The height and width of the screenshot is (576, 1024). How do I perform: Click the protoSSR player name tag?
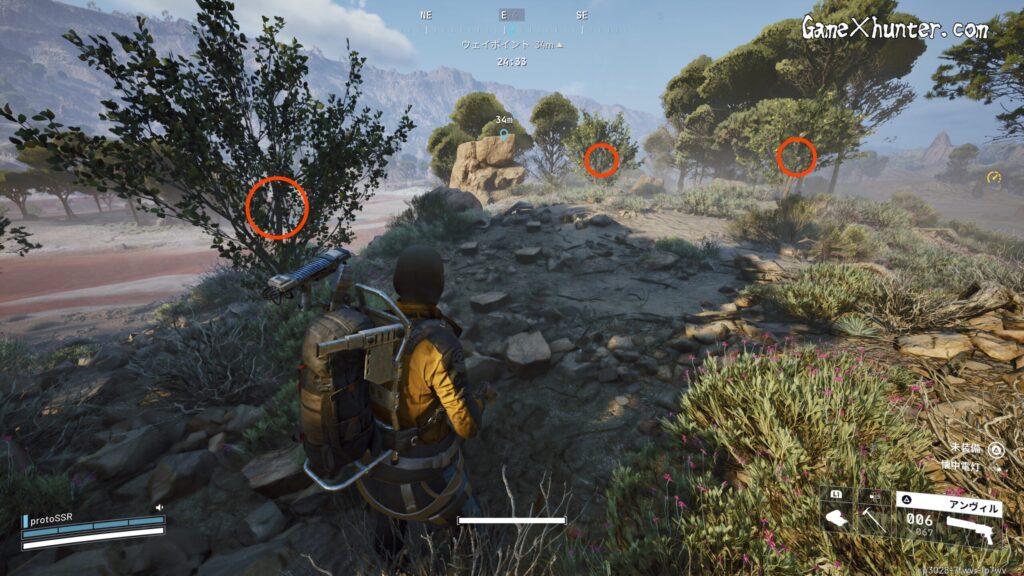coord(53,521)
